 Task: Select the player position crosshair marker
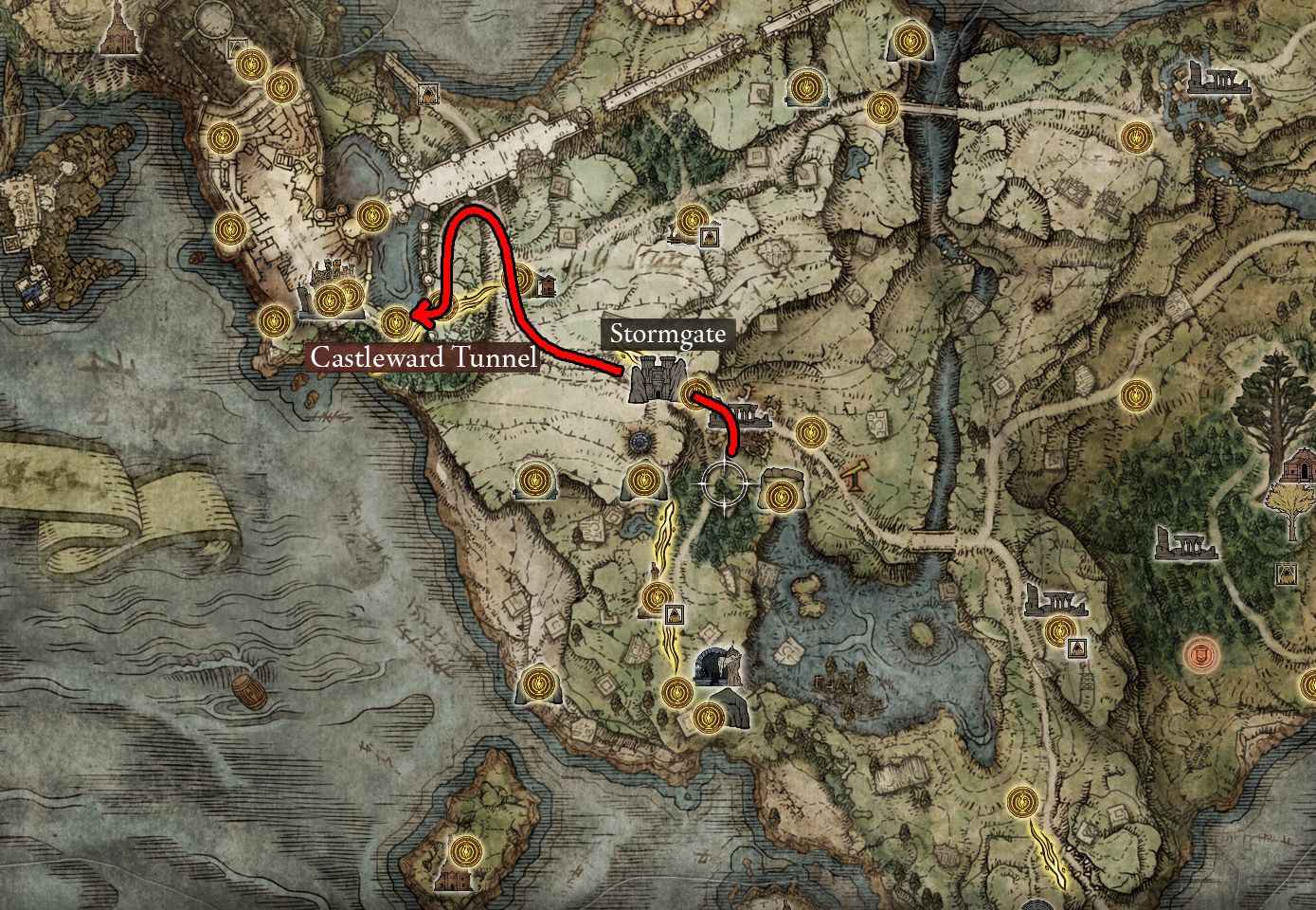pyautogui.click(x=725, y=483)
